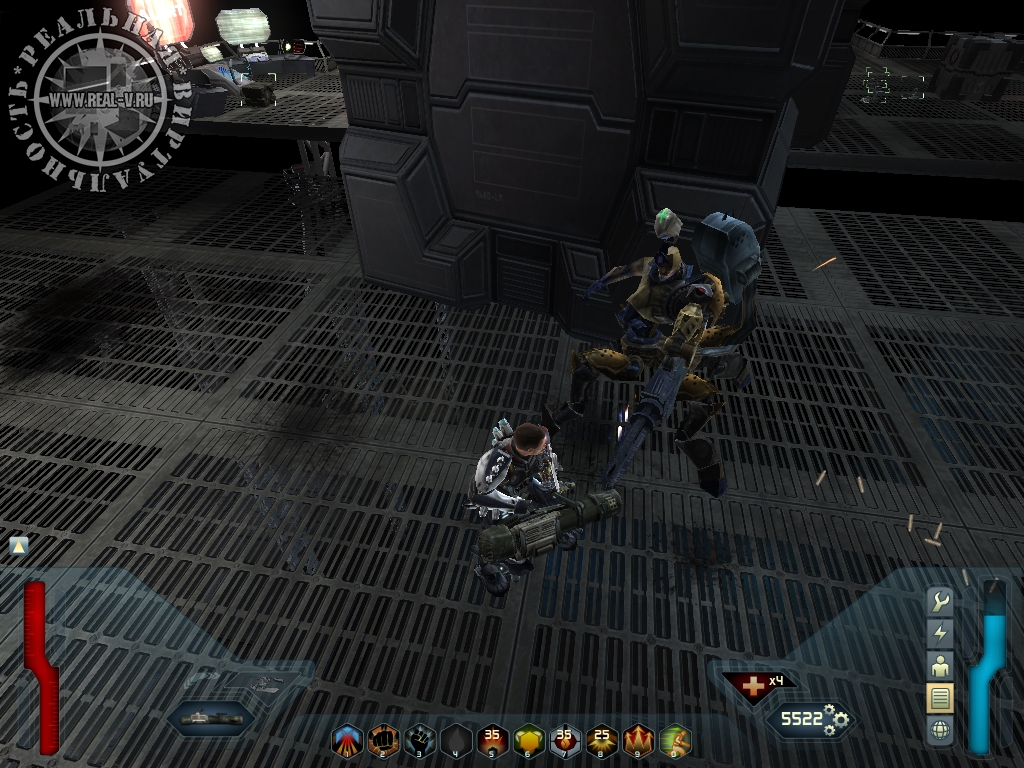Use a medkit from the red cross slot
This screenshot has width=1024, height=768.
[x=750, y=686]
